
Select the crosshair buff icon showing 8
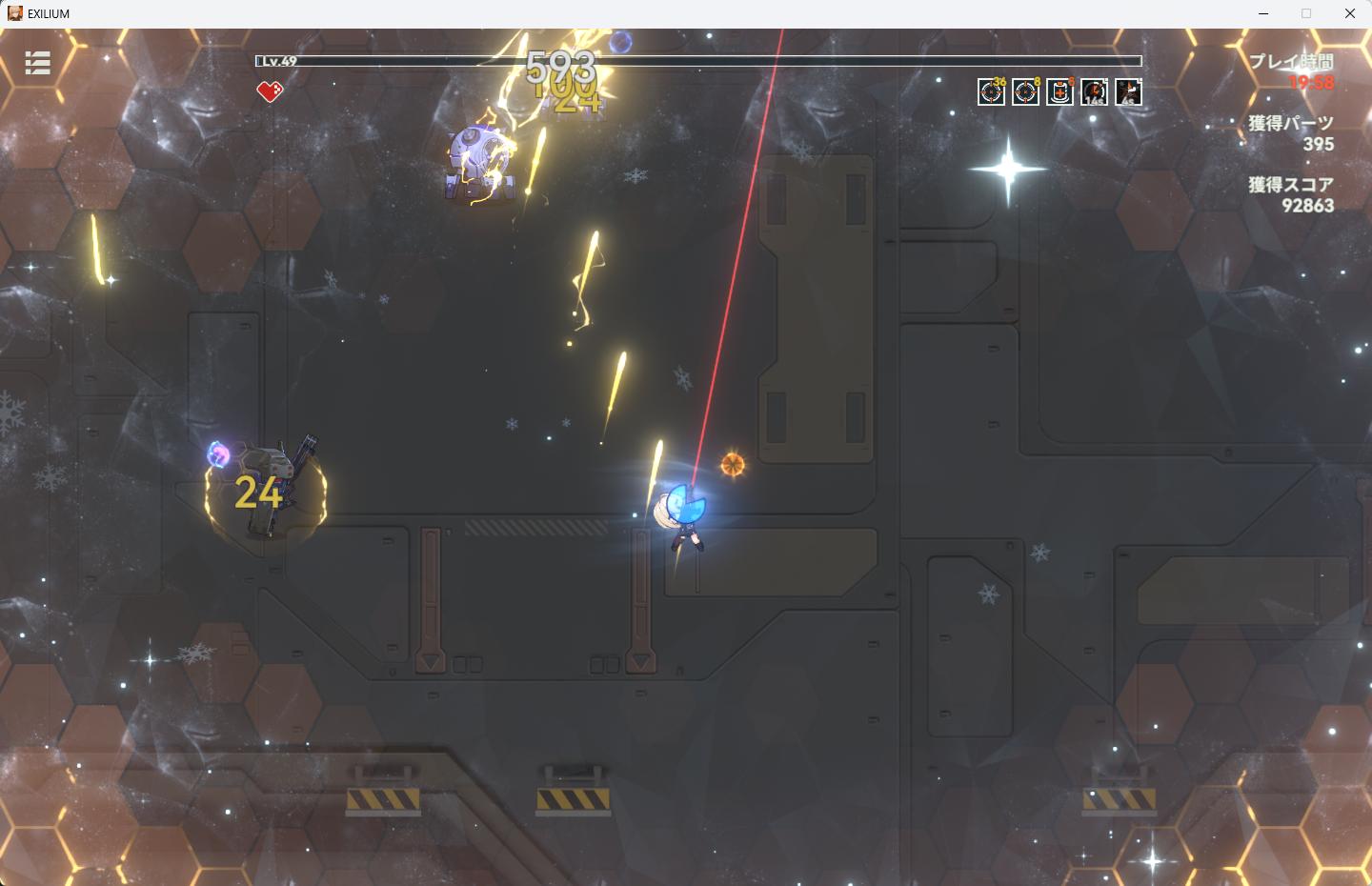click(x=1025, y=92)
